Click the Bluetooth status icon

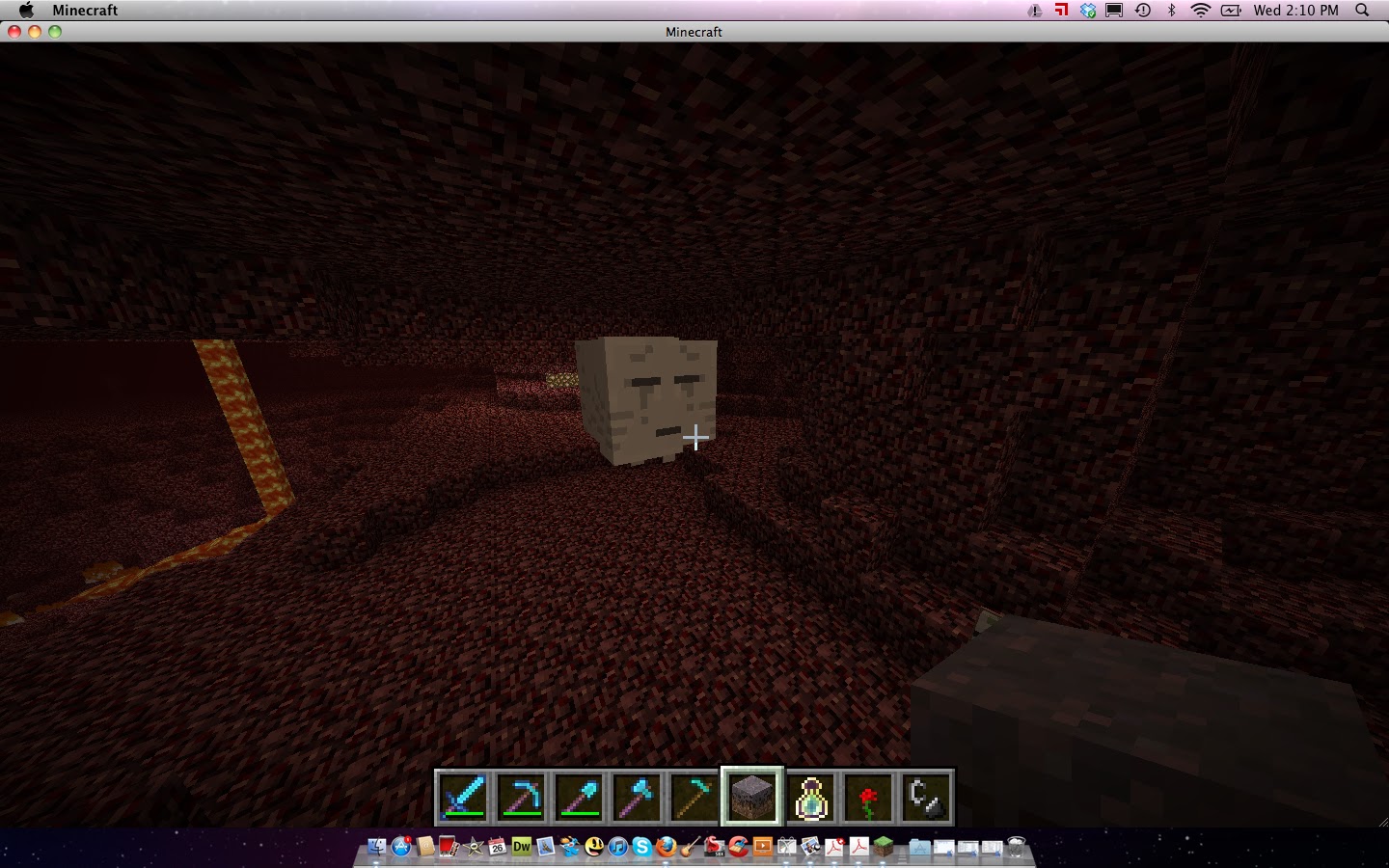click(x=1172, y=10)
